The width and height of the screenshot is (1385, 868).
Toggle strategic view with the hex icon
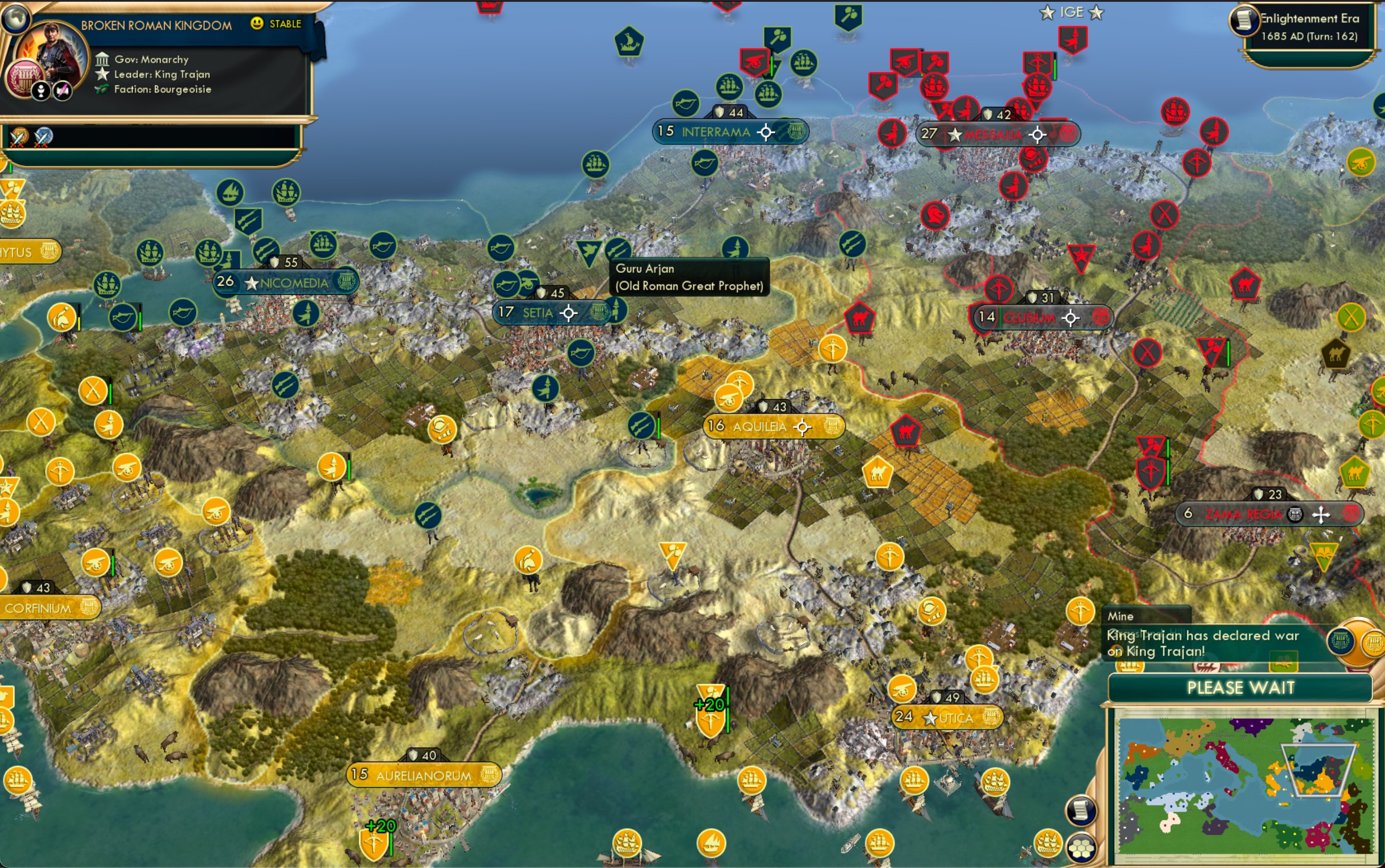(1081, 849)
